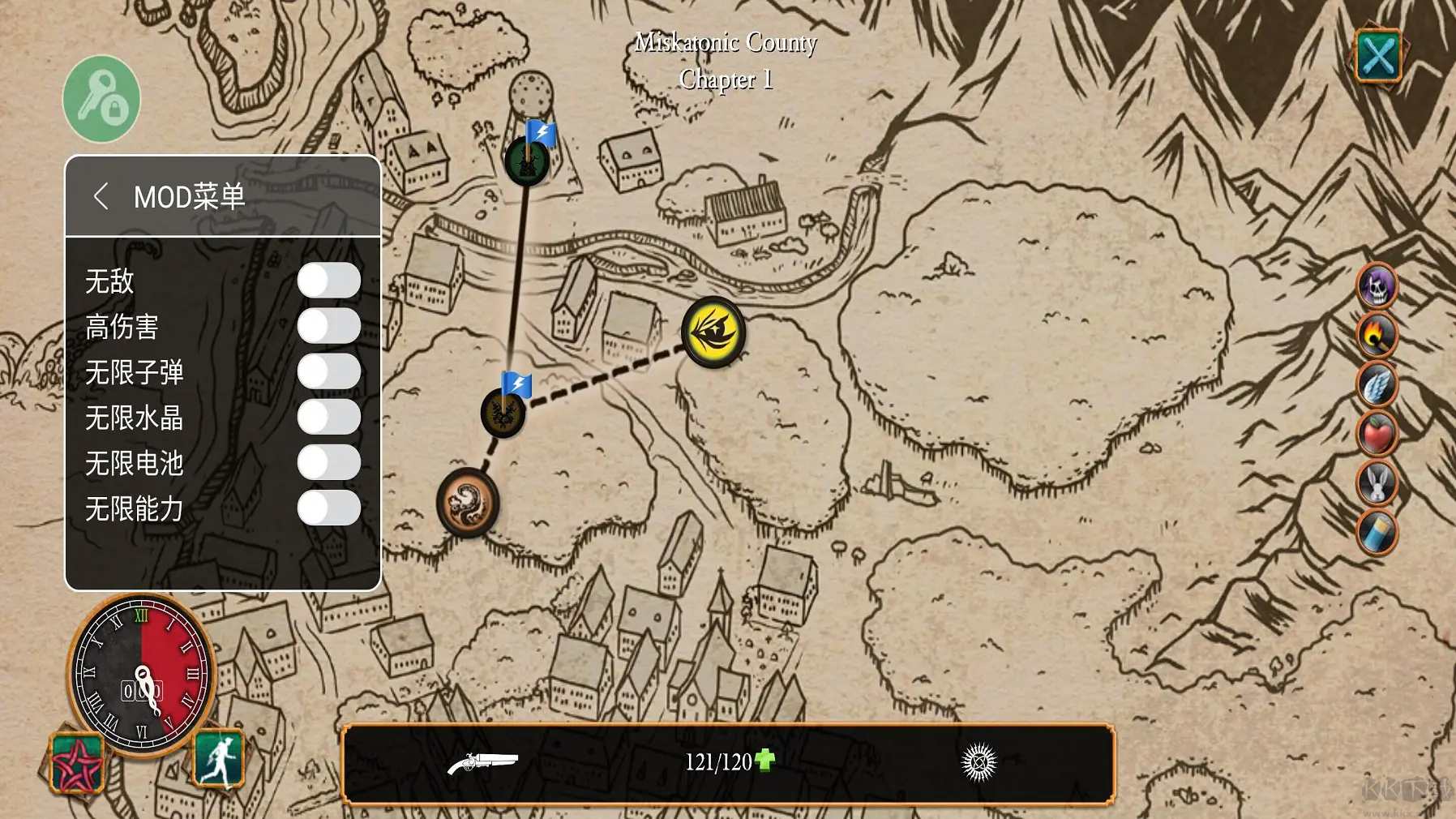Pick the red apple item icon

click(1377, 433)
